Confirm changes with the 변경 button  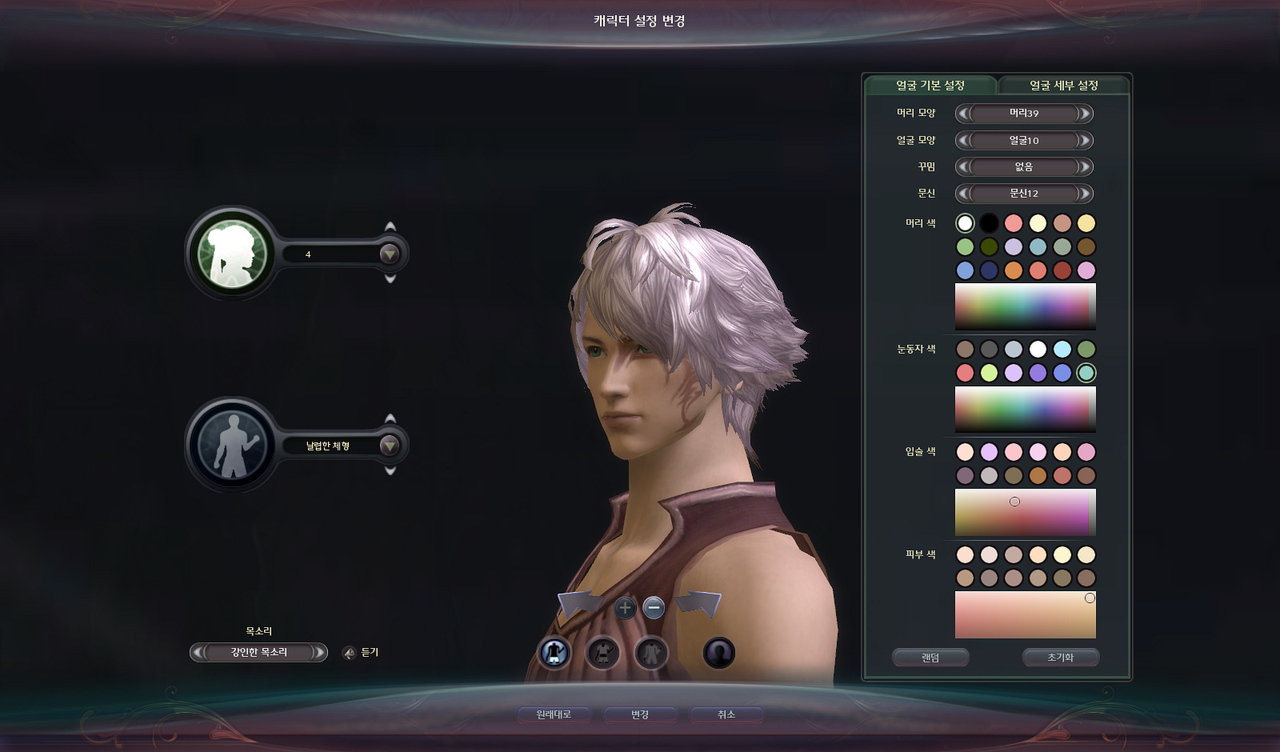pos(640,715)
